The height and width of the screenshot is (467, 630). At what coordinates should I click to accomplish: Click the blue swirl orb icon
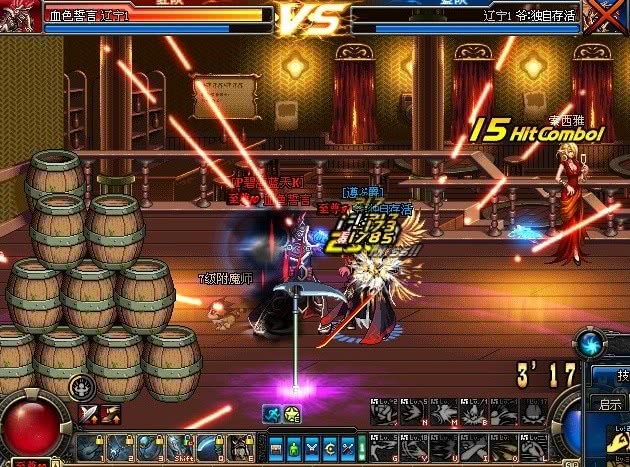(590, 343)
